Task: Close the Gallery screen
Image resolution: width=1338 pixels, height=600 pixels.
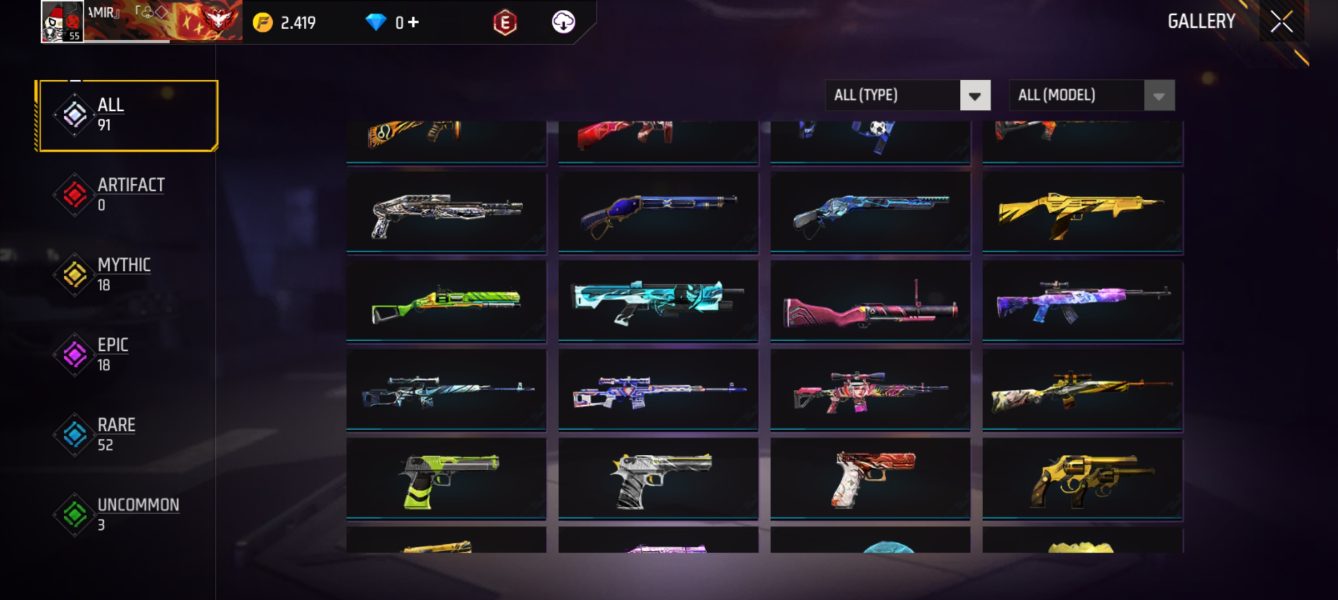Action: click(x=1281, y=22)
